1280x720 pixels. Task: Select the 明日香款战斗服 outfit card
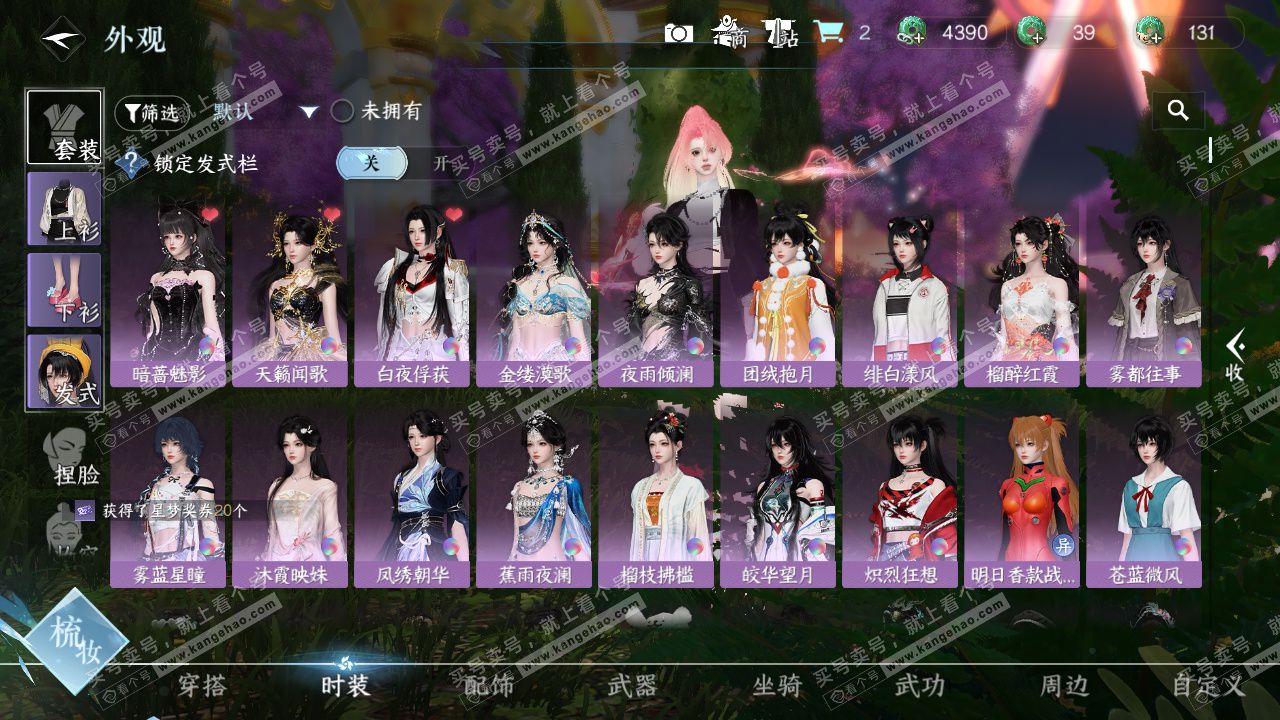coord(1022,498)
